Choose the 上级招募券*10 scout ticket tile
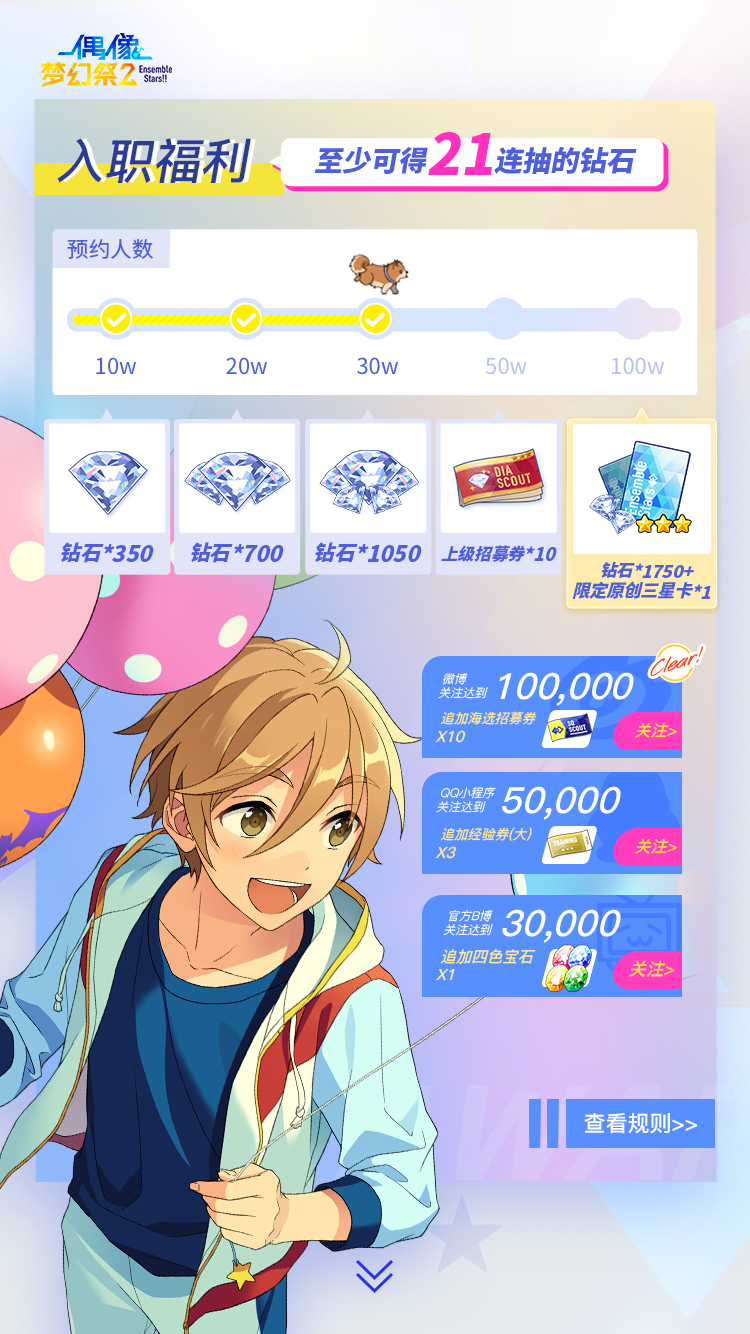This screenshot has width=750, height=1334. [x=499, y=497]
